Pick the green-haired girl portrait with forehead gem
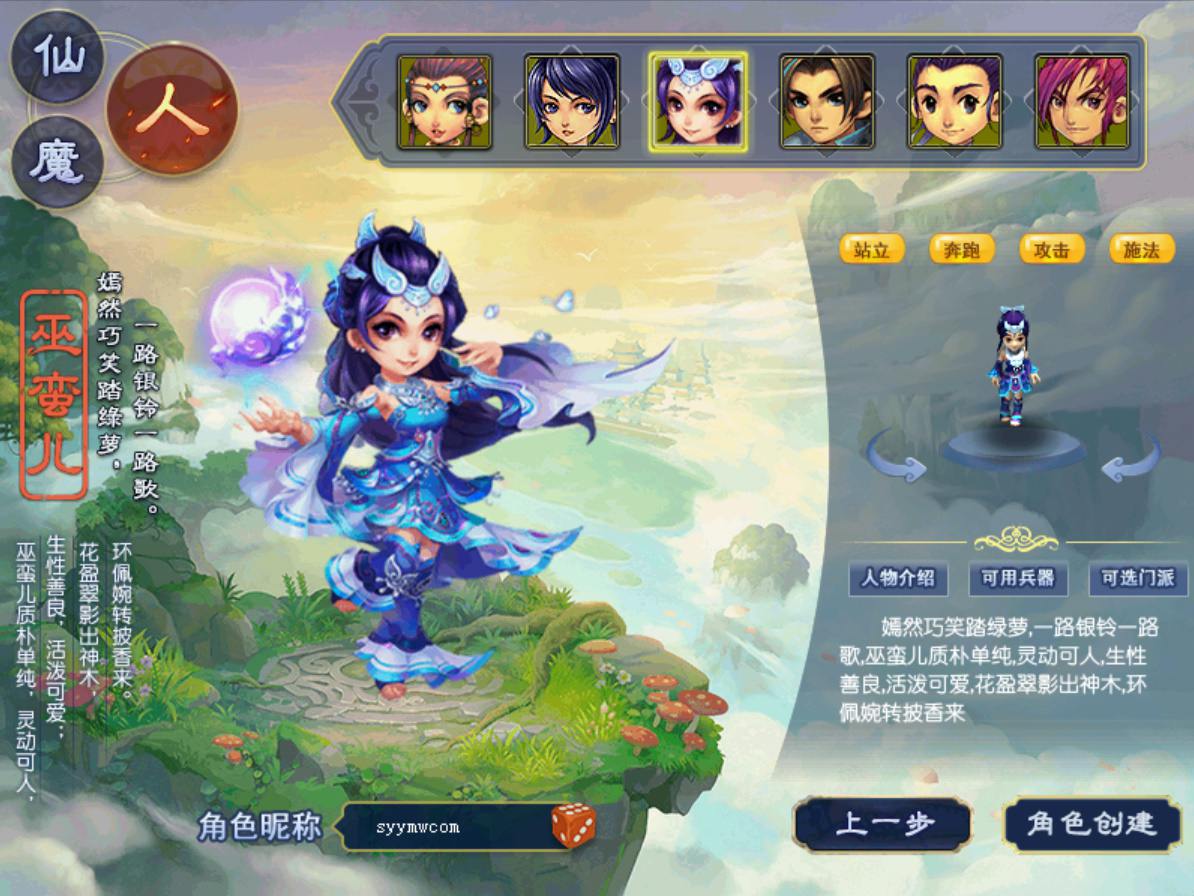 444,101
